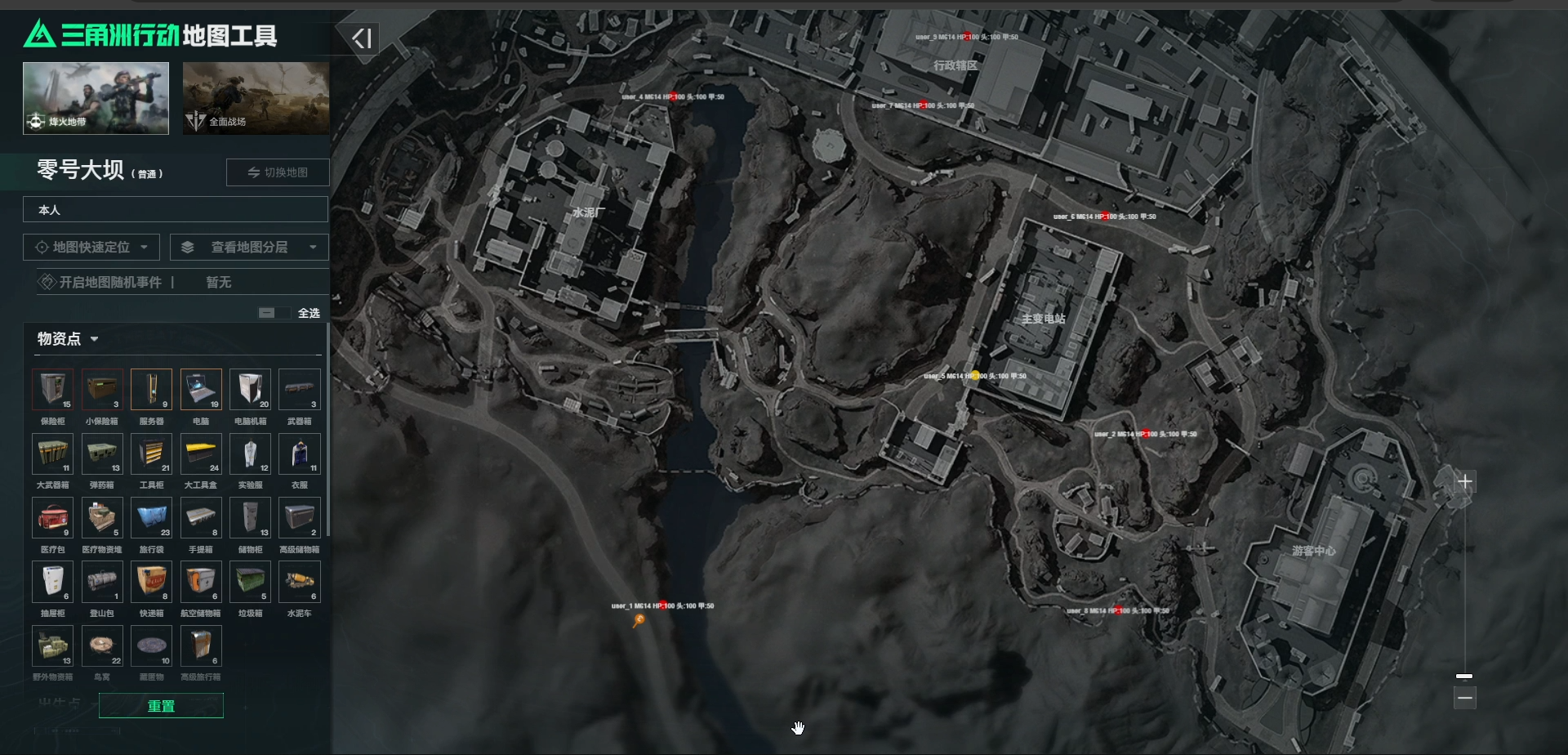Choose the 快递箱 delivery box filter
This screenshot has height=755, width=1568.
[152, 582]
